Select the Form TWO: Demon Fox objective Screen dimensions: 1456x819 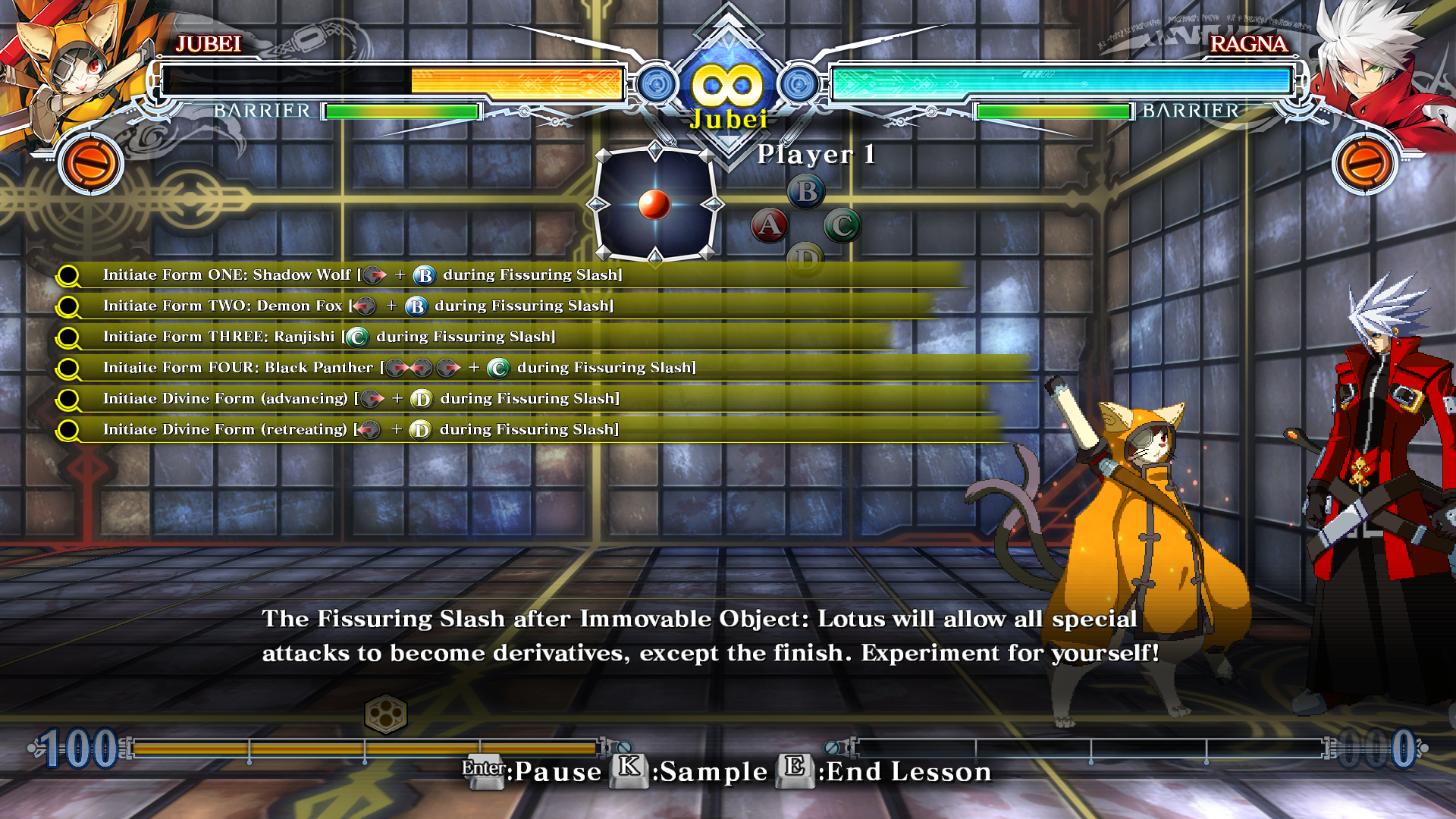[358, 306]
